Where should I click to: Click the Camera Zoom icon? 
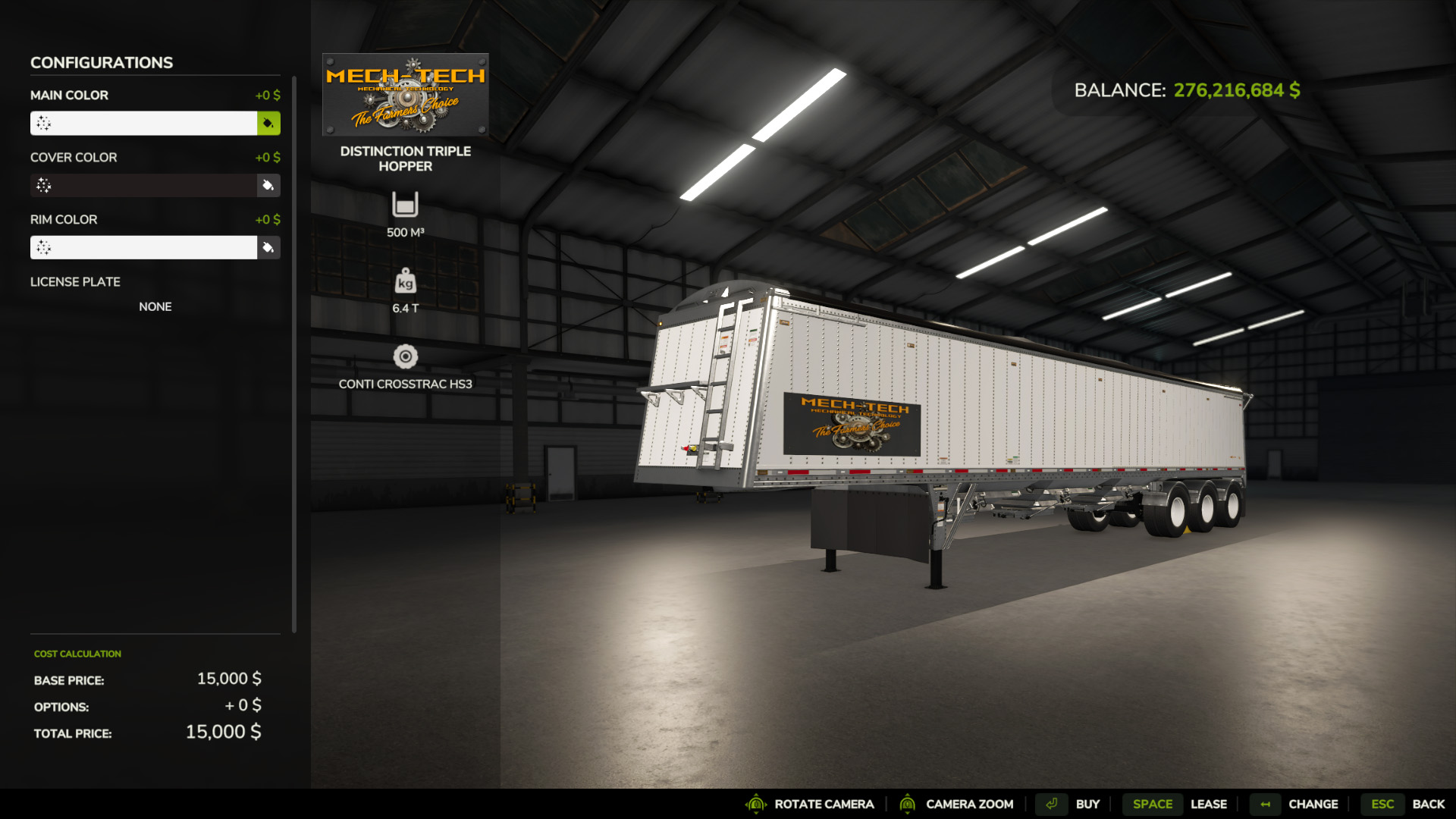pyautogui.click(x=909, y=804)
